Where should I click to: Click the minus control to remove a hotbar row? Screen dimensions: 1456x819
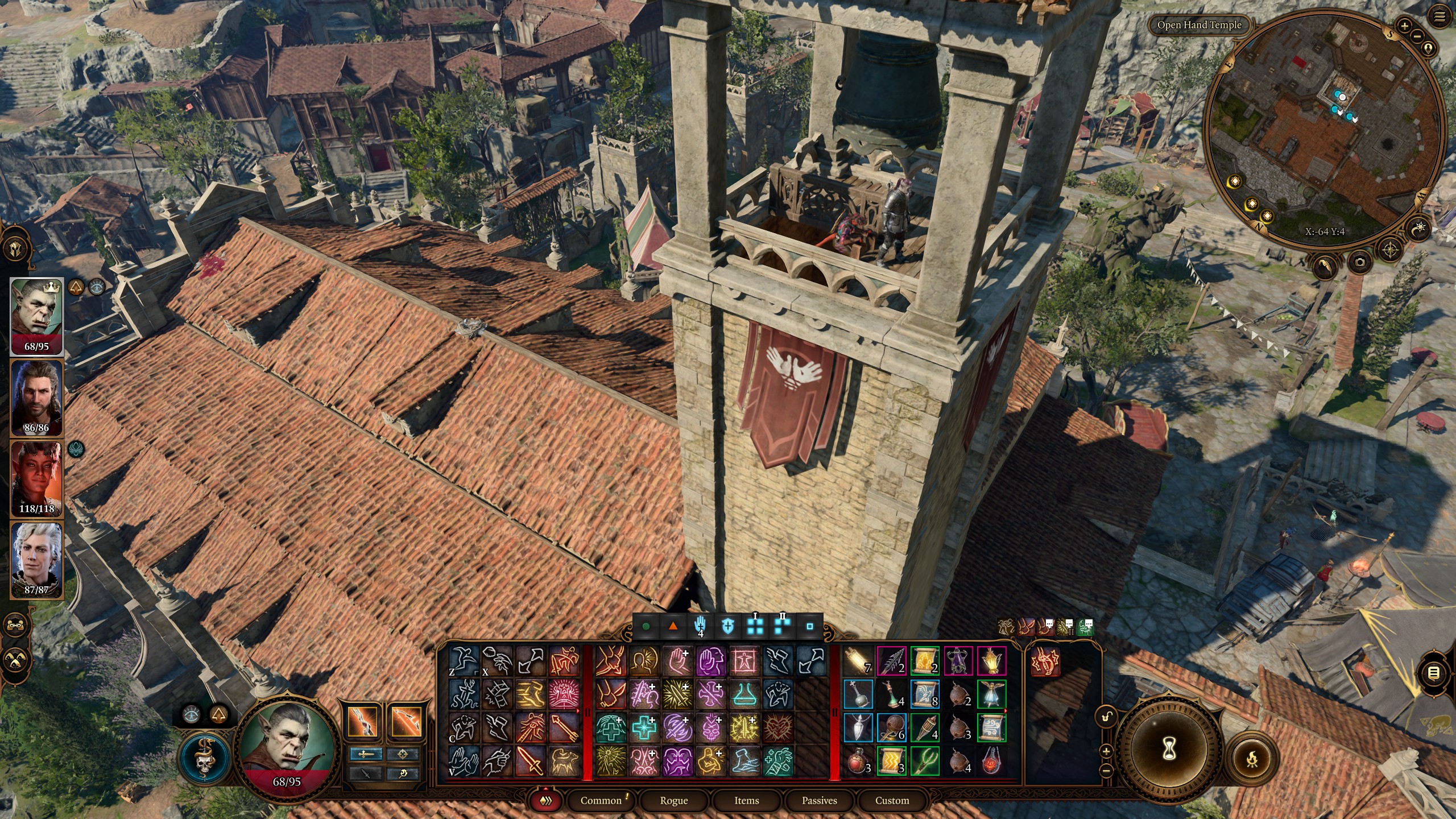1107,772
